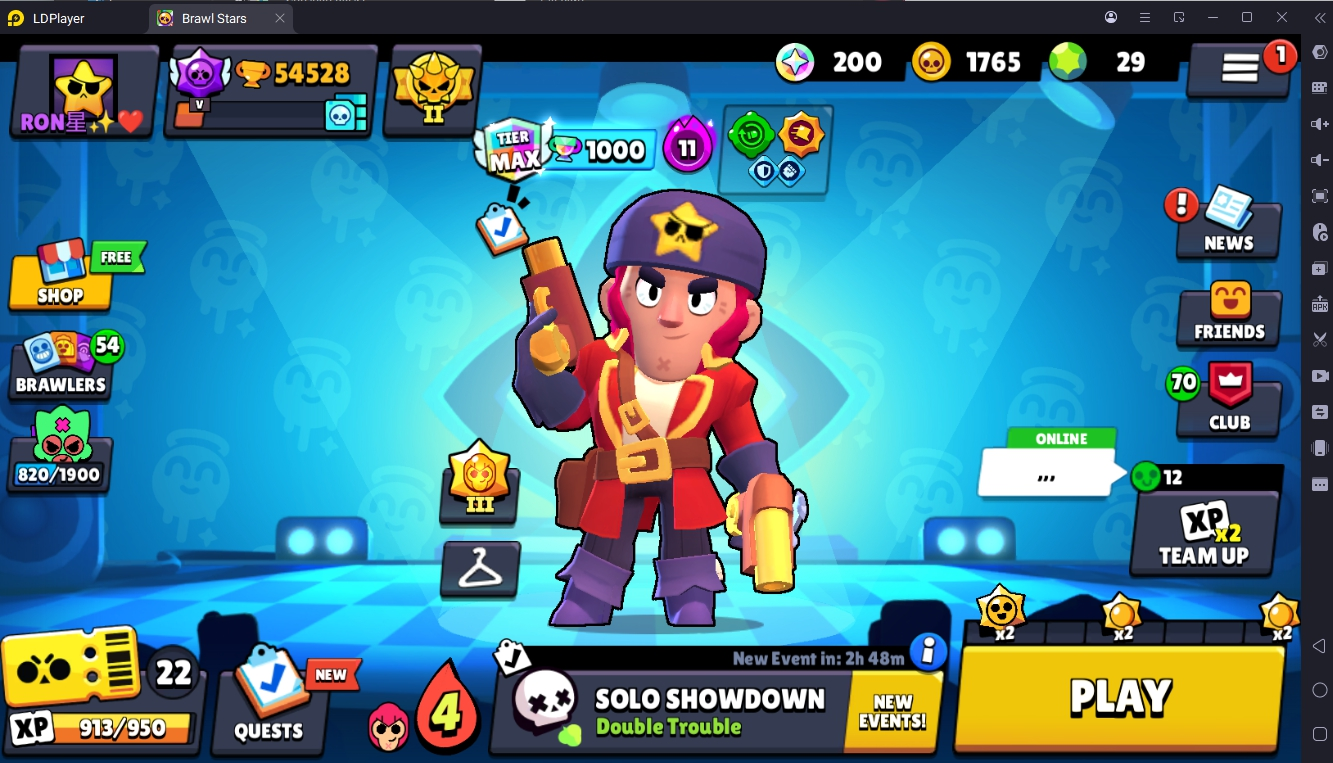Screen dimensions: 1333x763
Task: Expand the main settings hamburger menu
Action: pyautogui.click(x=1240, y=66)
